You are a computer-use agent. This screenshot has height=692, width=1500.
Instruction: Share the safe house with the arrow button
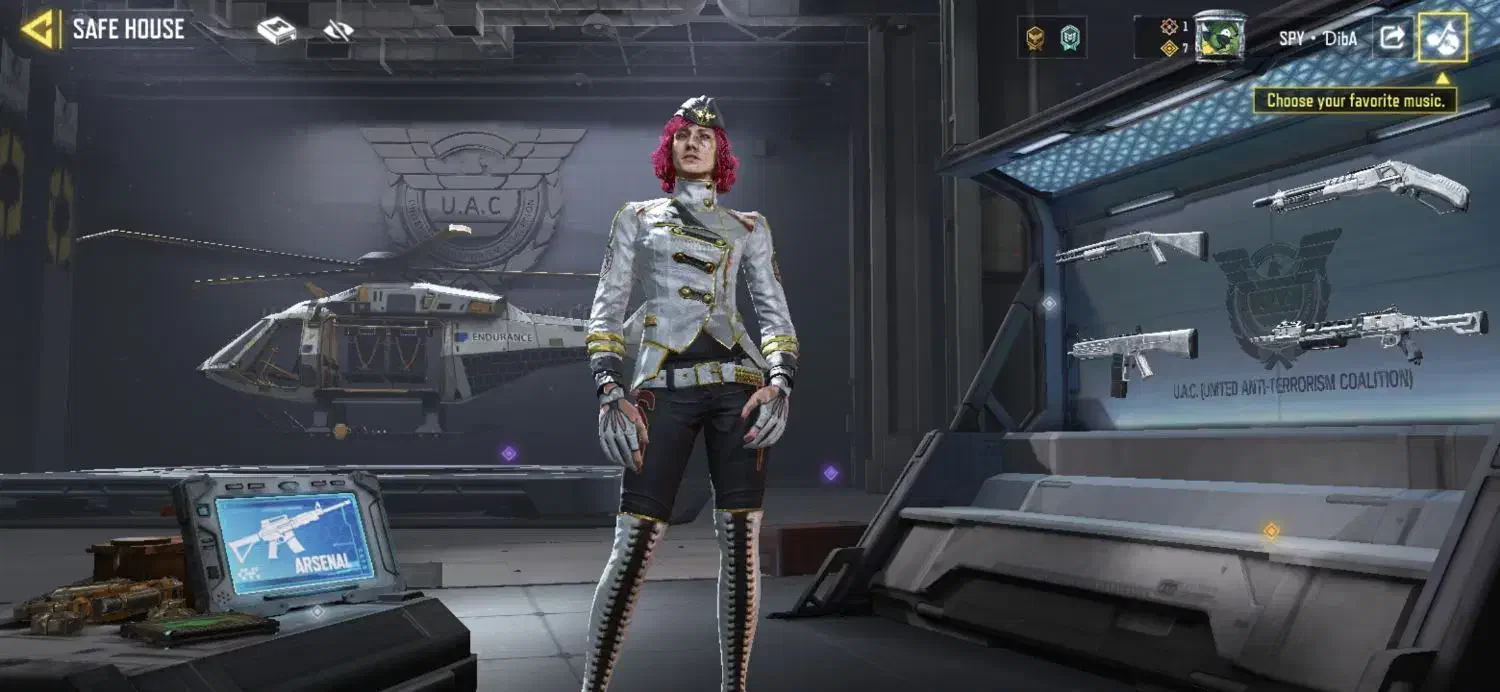pos(1391,38)
